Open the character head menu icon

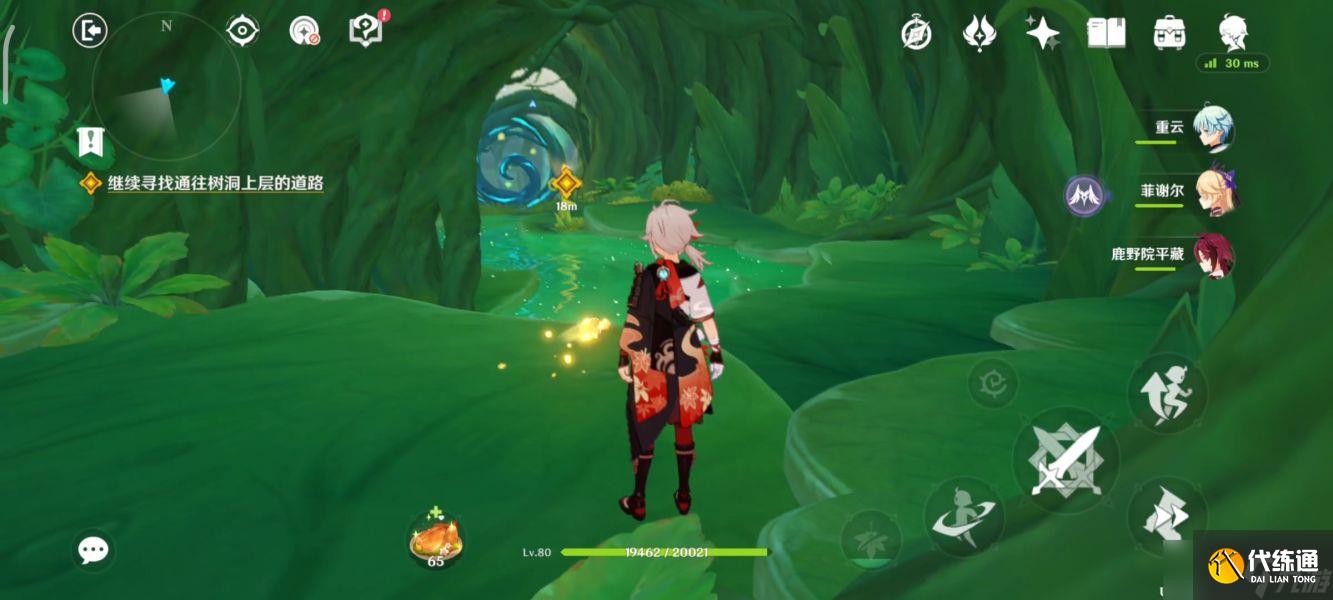point(1233,32)
